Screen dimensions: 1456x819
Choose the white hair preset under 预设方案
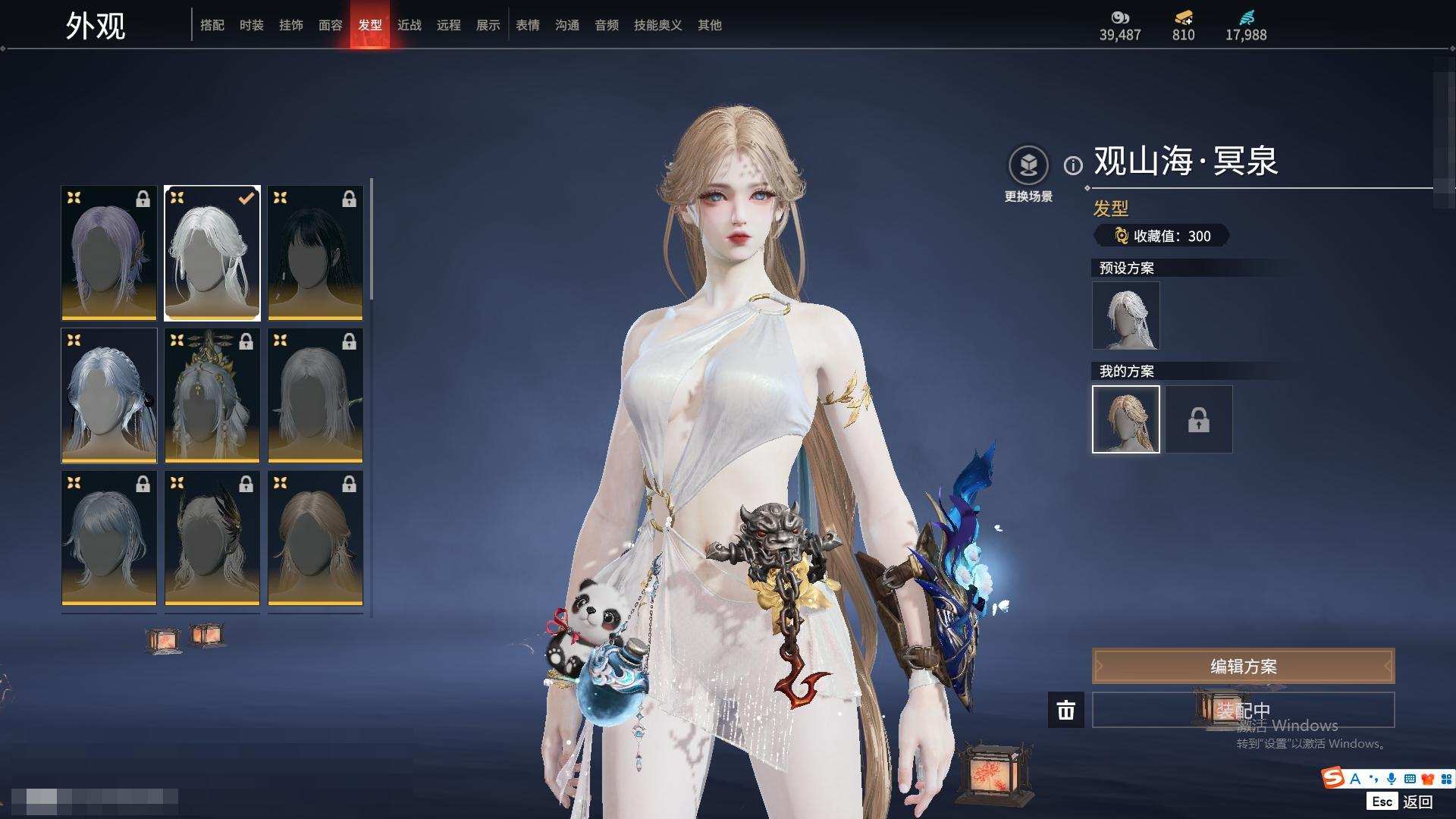1125,315
